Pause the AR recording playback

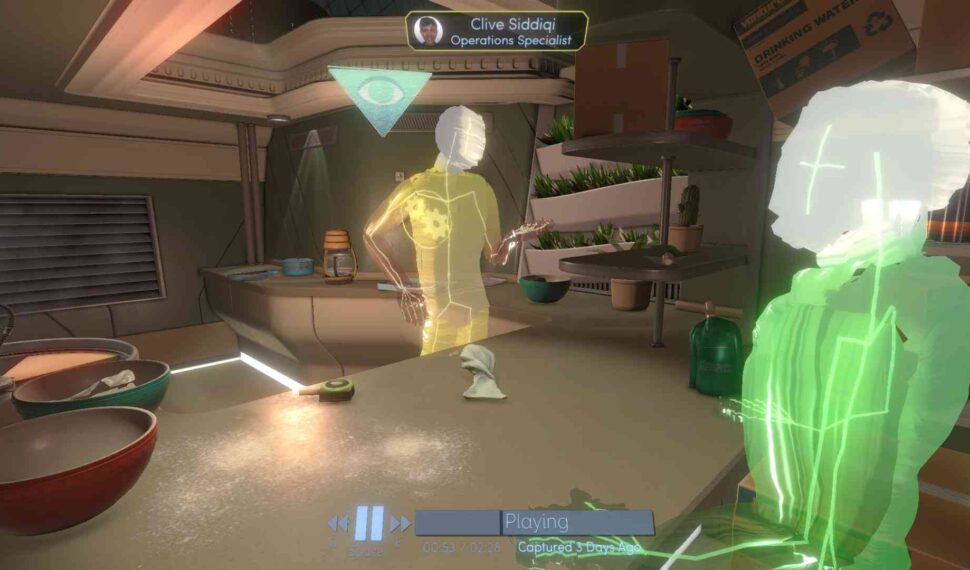[x=368, y=522]
